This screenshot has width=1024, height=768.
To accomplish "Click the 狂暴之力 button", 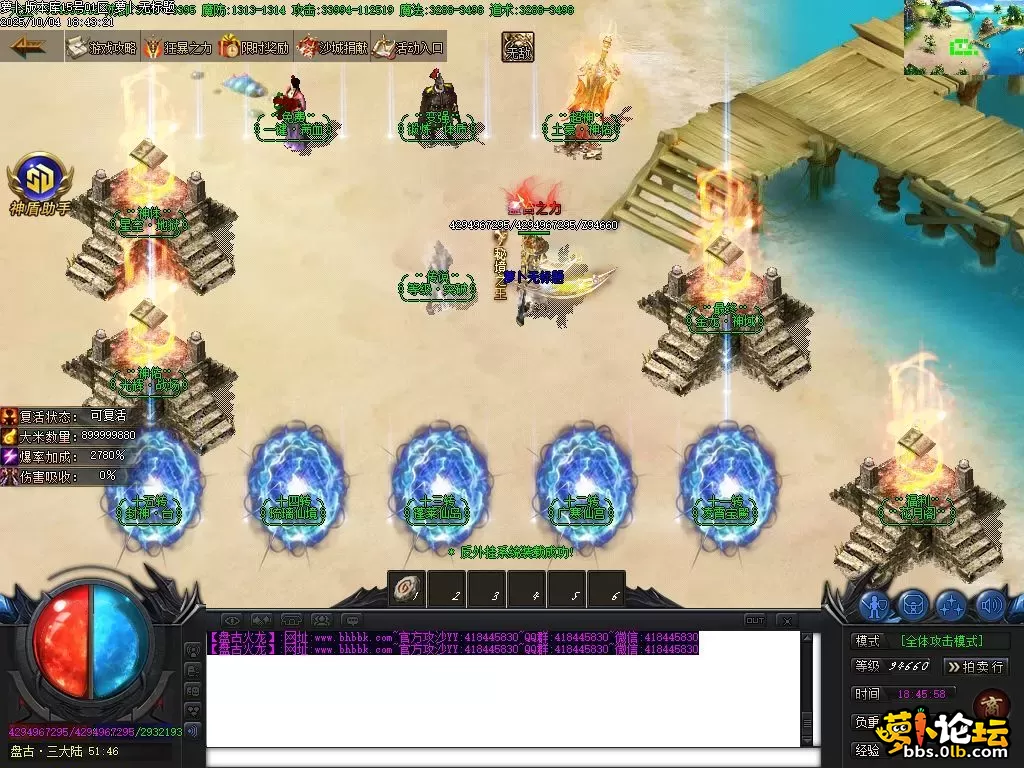I will 178,47.
